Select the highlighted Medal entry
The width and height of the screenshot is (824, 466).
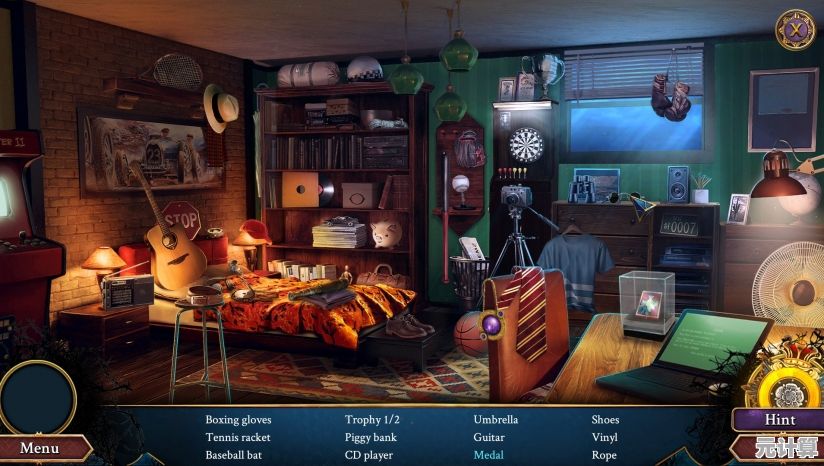[x=489, y=455]
